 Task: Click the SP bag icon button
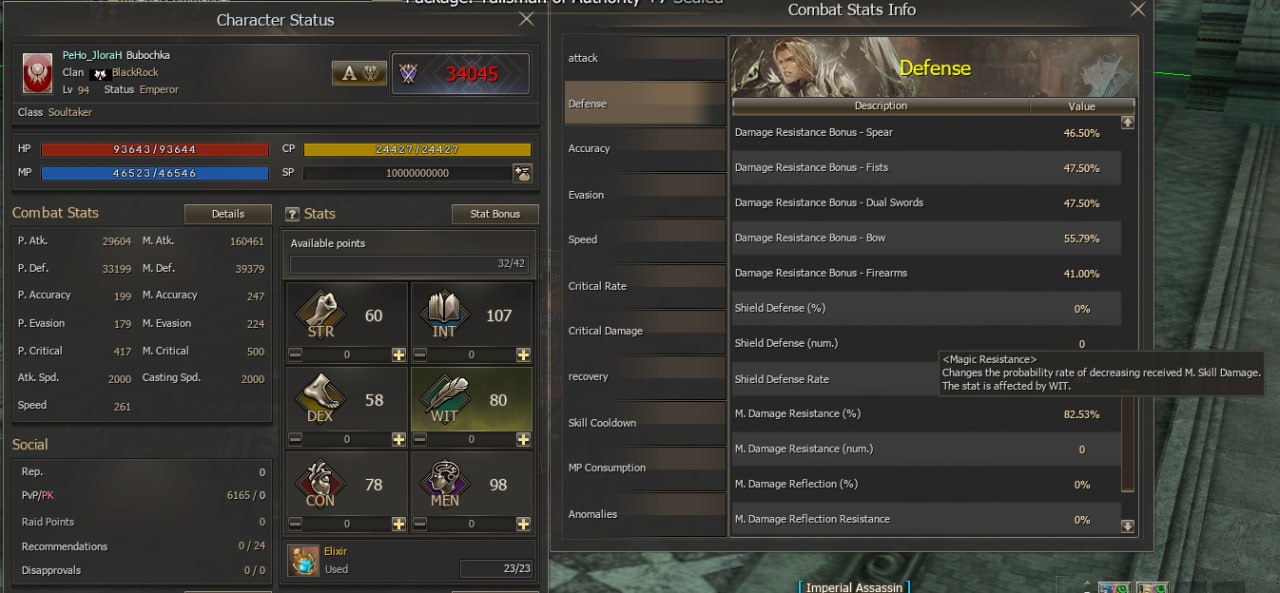tap(522, 173)
